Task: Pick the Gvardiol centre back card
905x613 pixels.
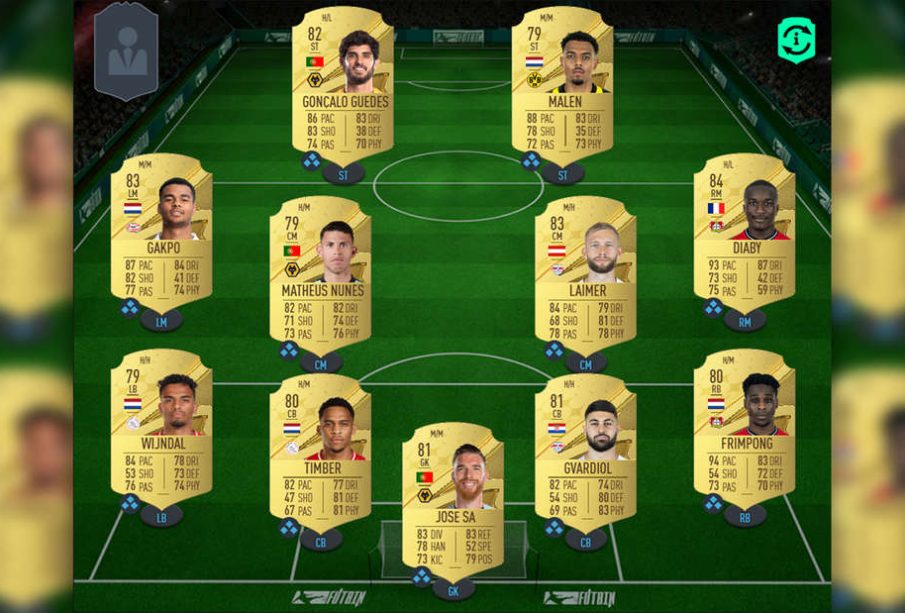Action: (x=585, y=452)
